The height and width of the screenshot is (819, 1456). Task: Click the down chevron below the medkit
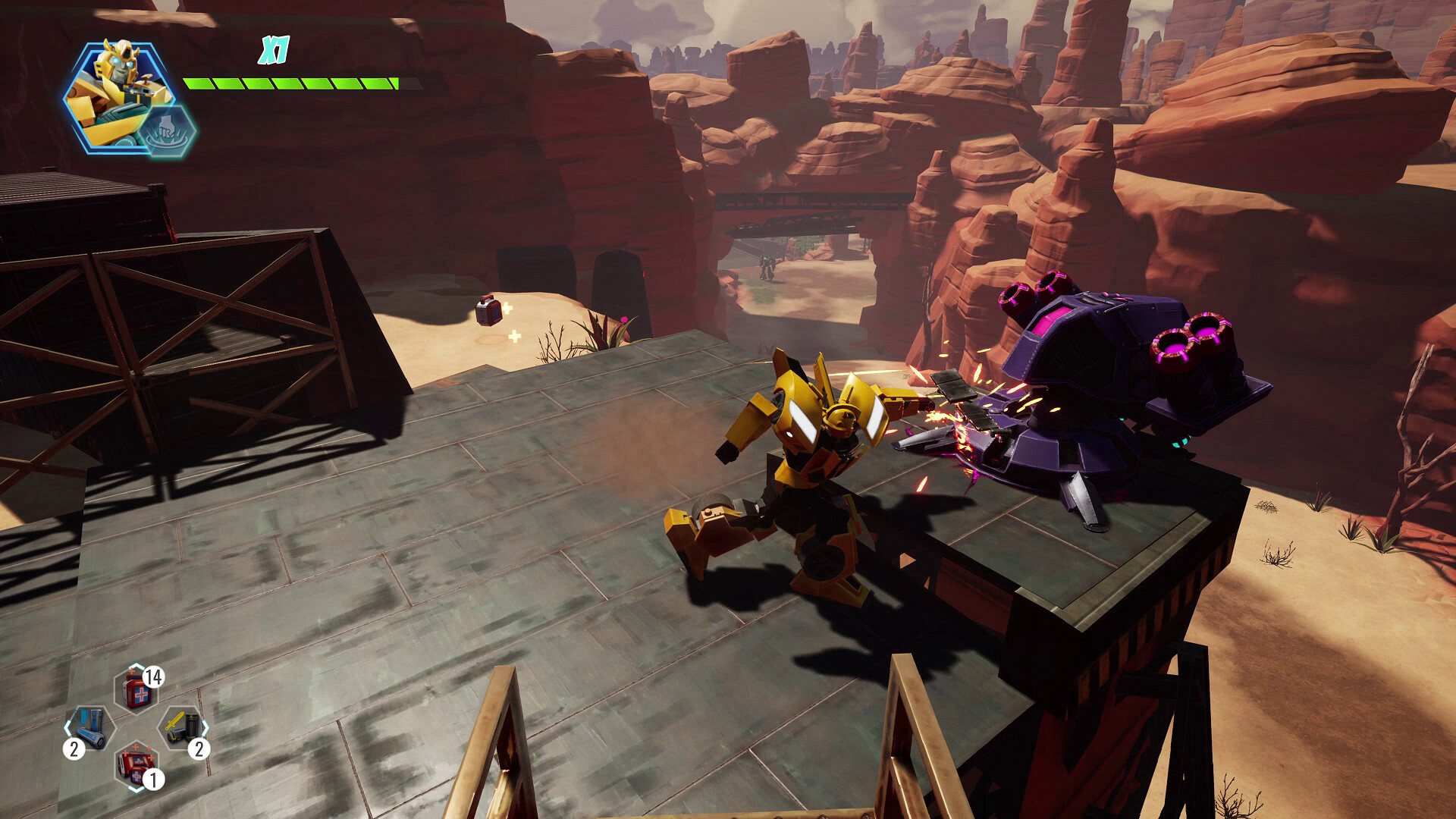135,789
